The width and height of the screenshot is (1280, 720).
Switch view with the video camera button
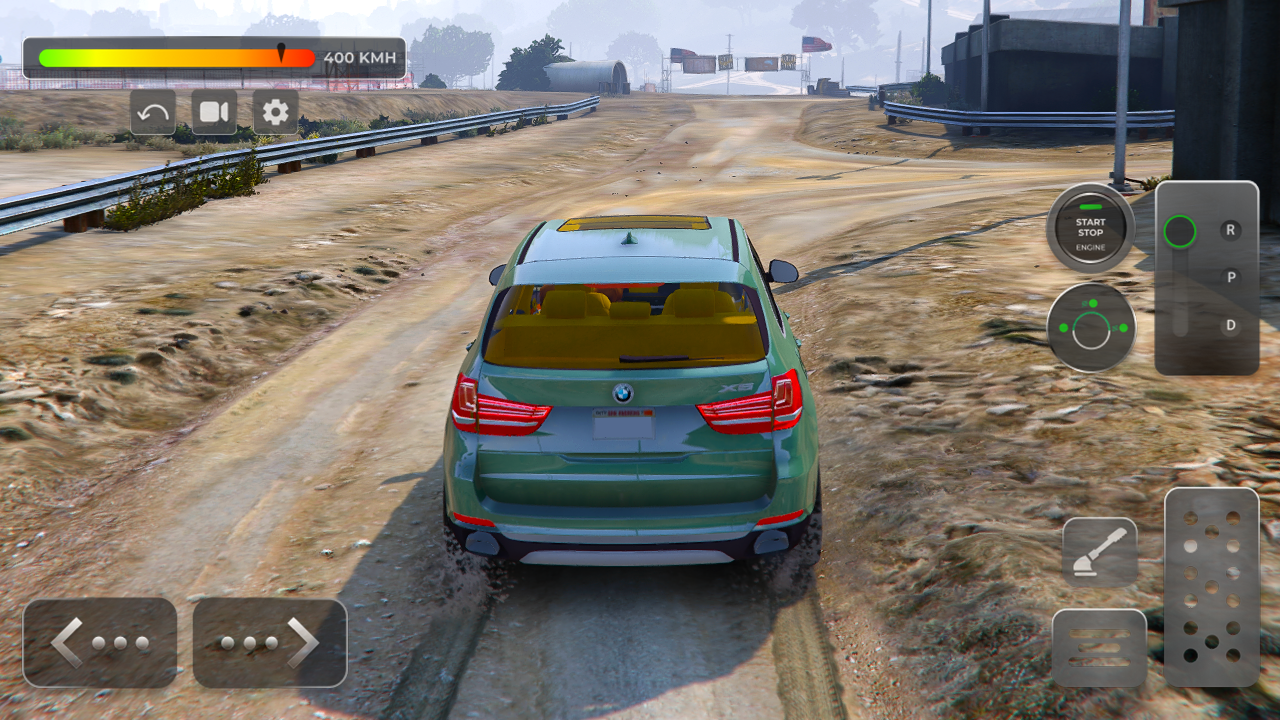214,112
